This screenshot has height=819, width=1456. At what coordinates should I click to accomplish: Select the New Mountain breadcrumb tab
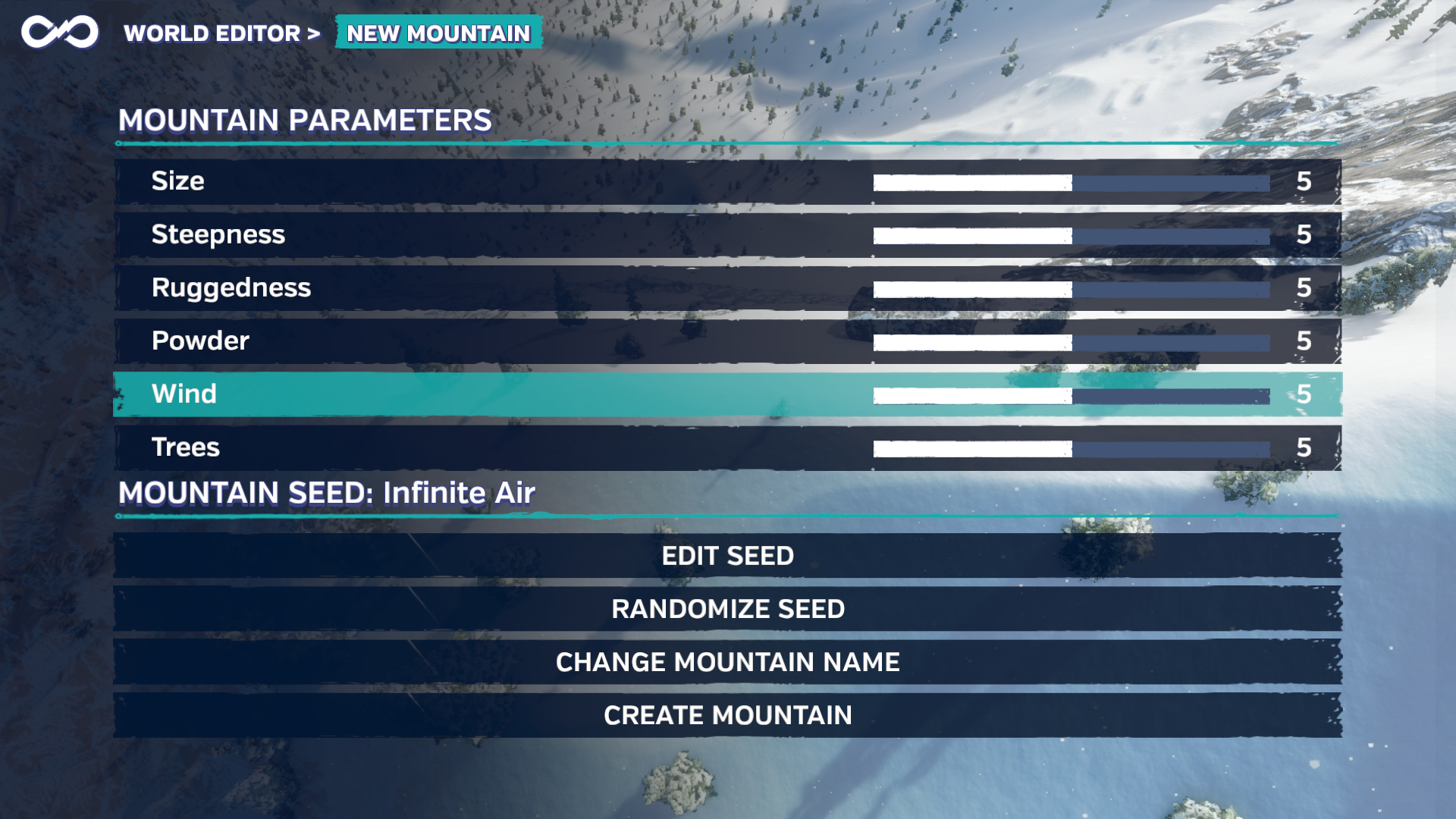[438, 33]
